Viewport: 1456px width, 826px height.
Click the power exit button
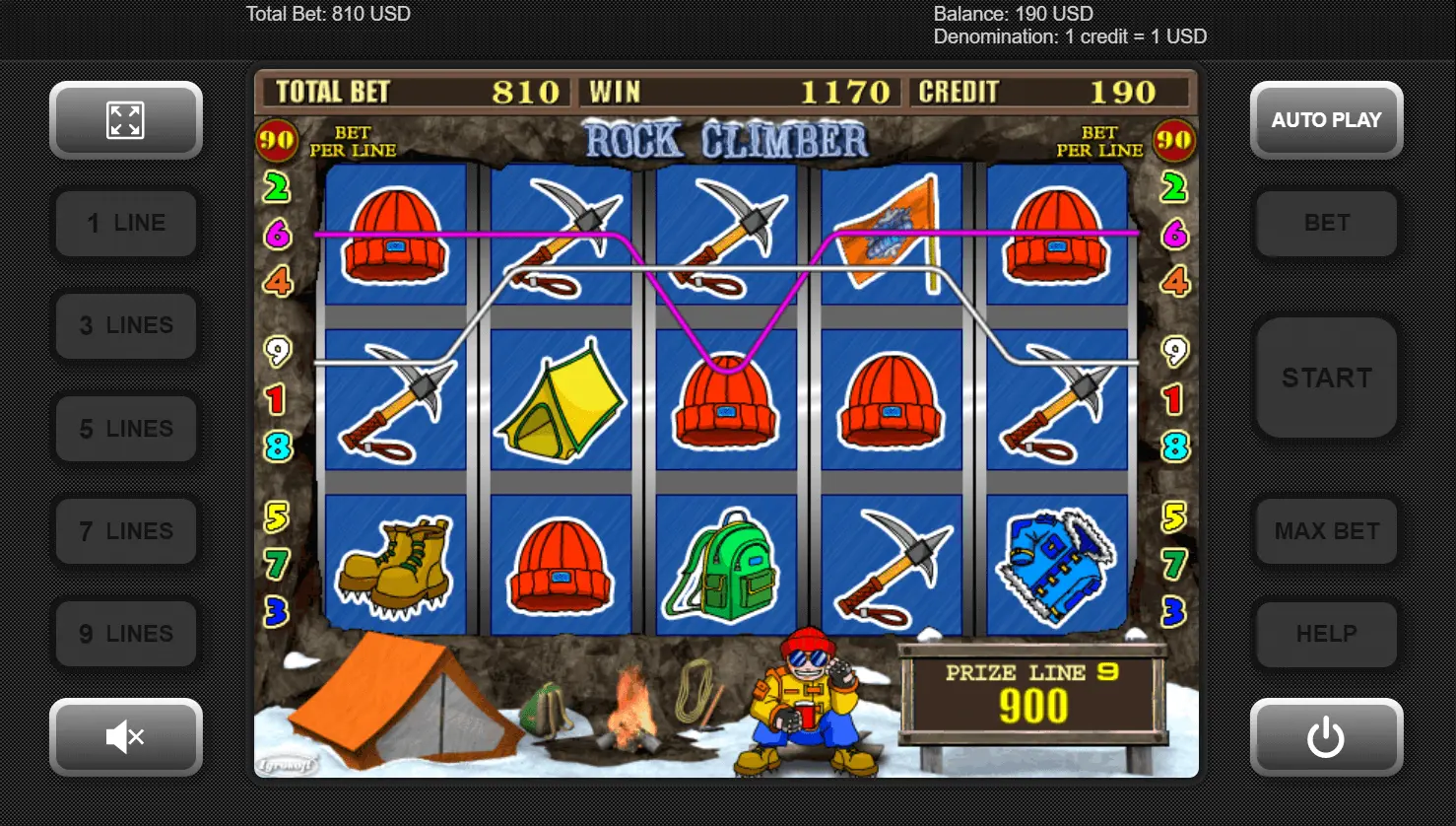coord(1326,736)
